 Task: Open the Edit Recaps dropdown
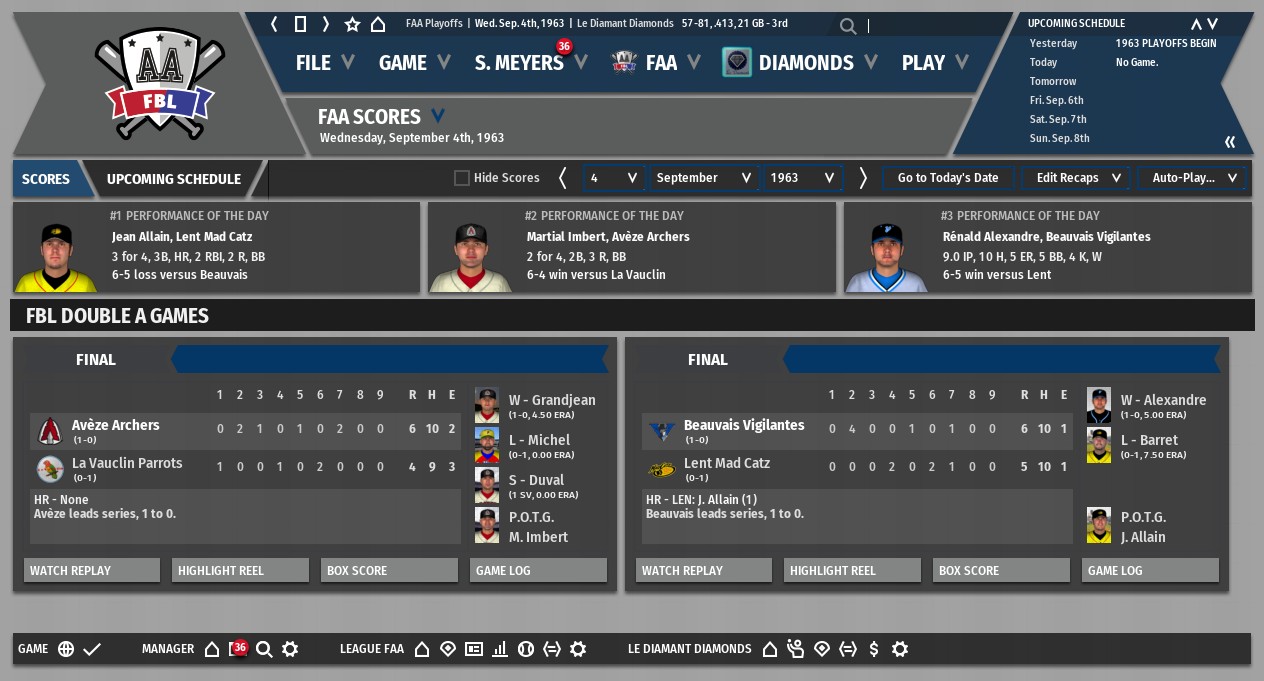point(1077,178)
